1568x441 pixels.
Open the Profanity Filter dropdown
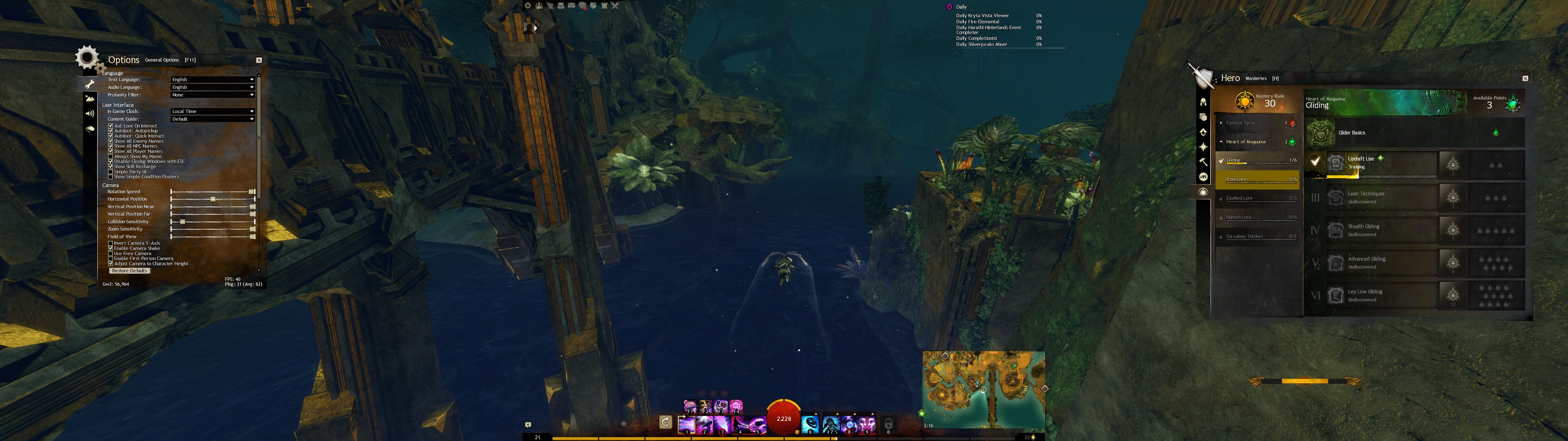(213, 95)
